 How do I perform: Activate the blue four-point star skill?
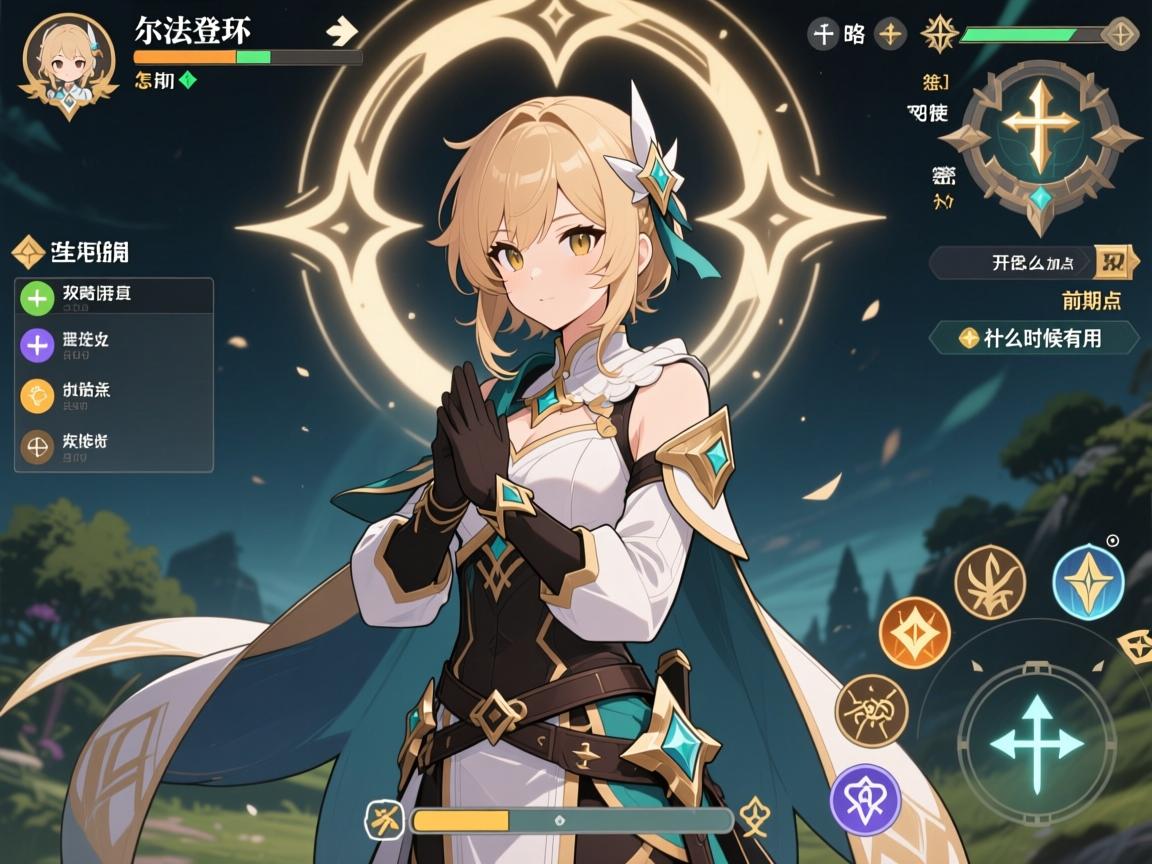tap(1088, 581)
